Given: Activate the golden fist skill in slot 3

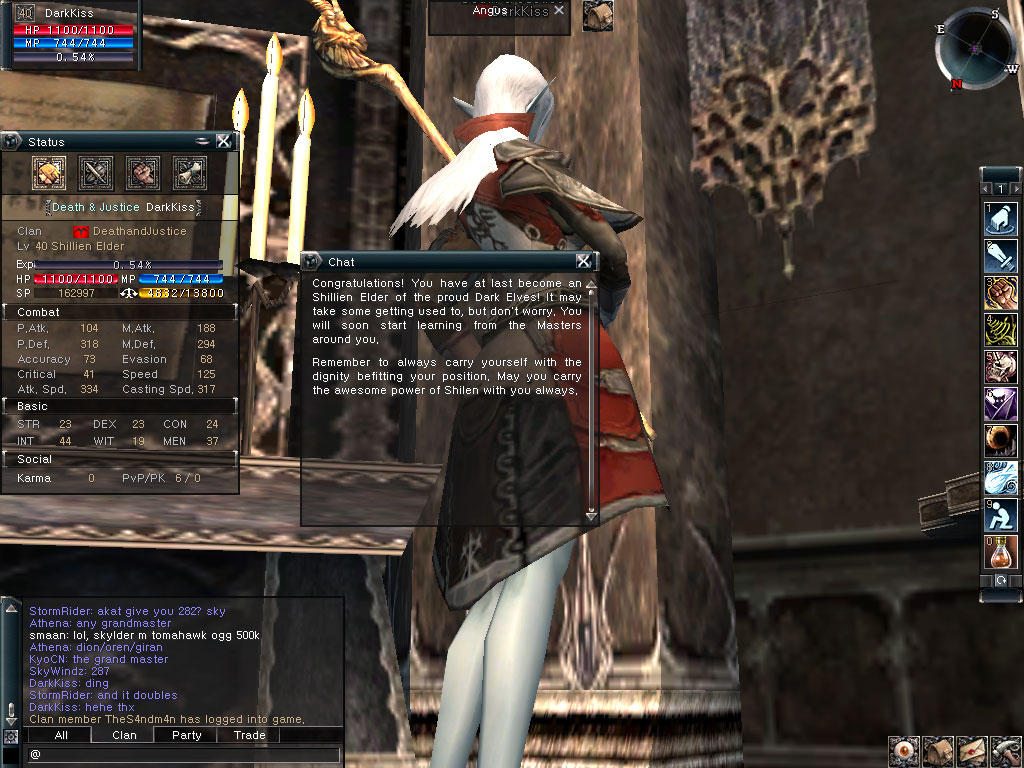Looking at the screenshot, I should click(x=1001, y=293).
